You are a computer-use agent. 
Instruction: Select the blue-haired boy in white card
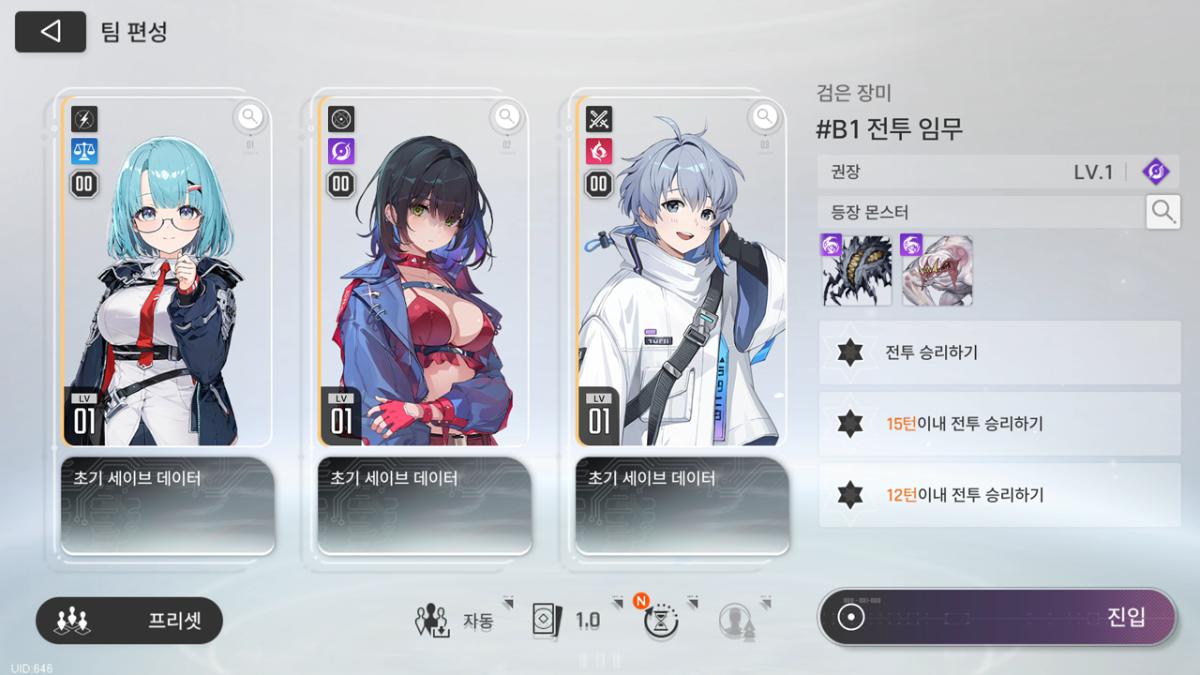[x=681, y=290]
